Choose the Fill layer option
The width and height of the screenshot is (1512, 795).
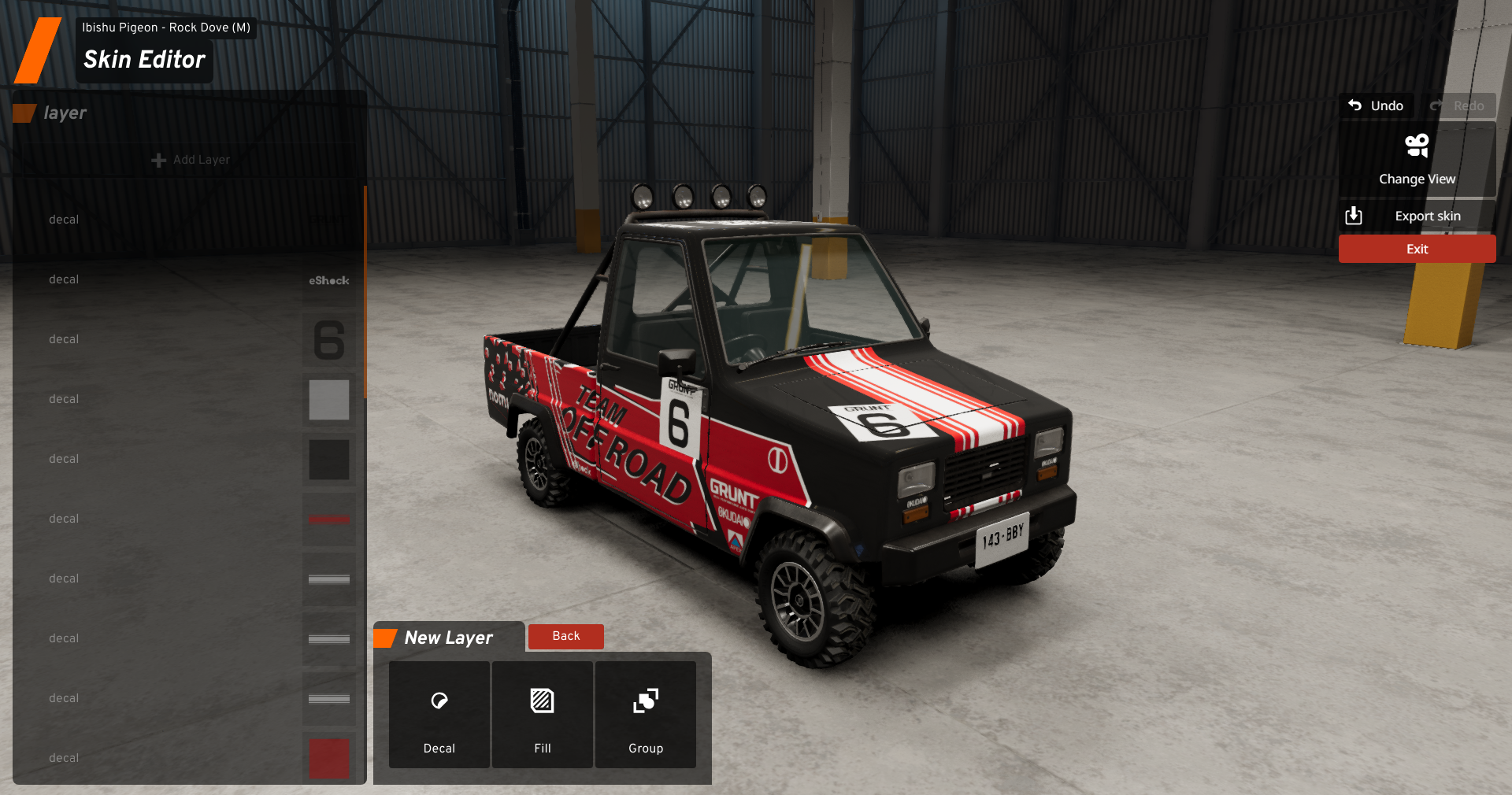(543, 715)
